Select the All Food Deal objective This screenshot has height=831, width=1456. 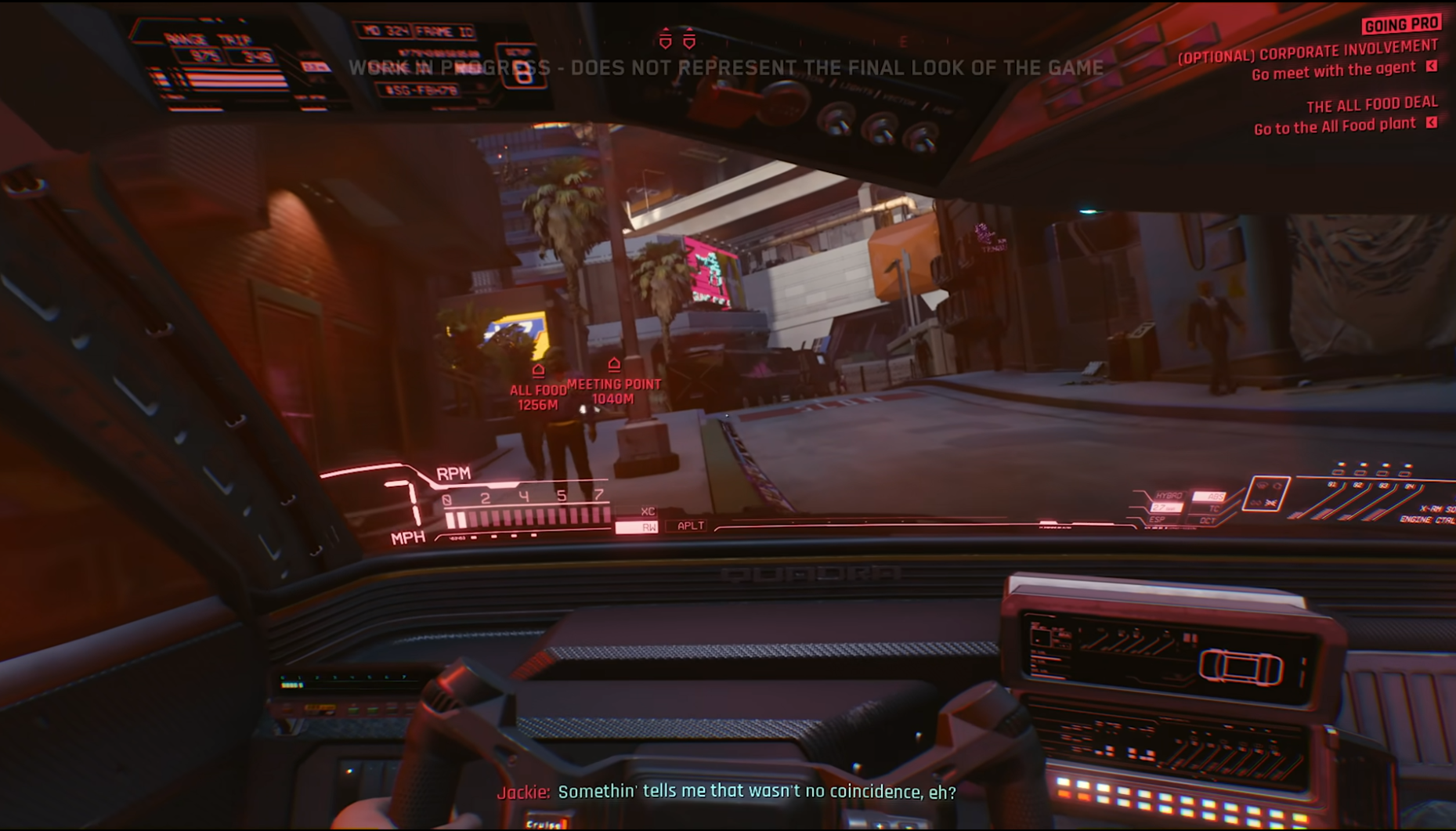(1371, 104)
